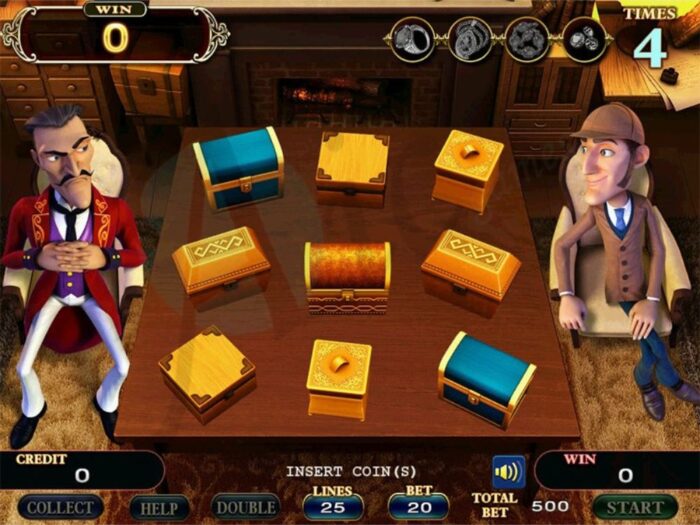Activate the DOUBLE button
This screenshot has width=700, height=525.
tap(247, 508)
